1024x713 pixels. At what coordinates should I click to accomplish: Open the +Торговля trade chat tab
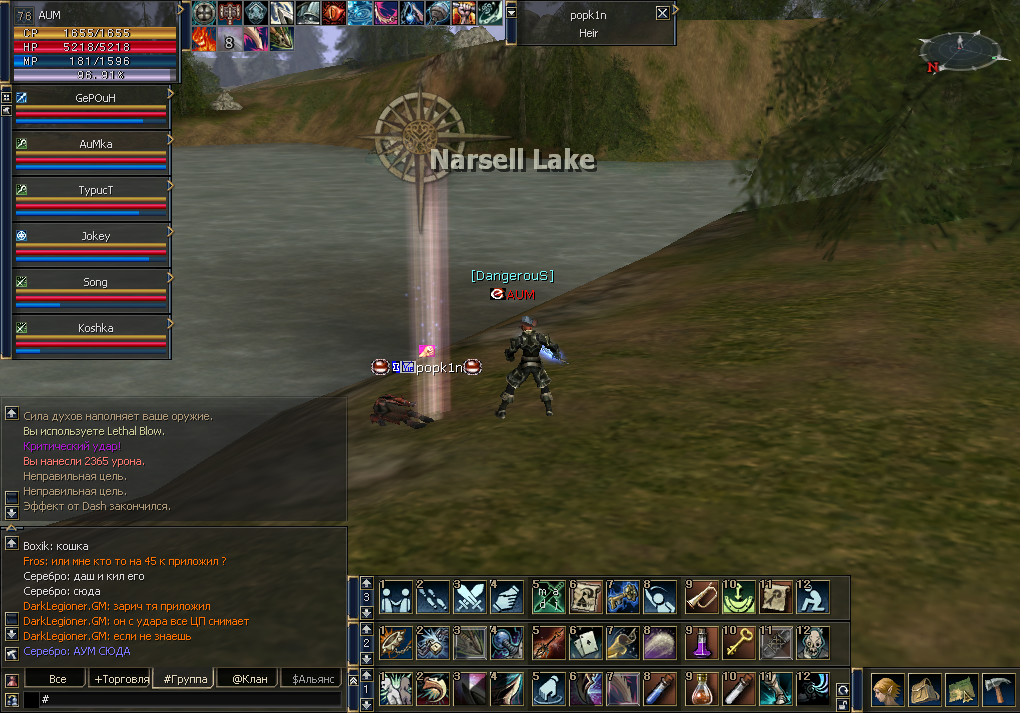[120, 679]
